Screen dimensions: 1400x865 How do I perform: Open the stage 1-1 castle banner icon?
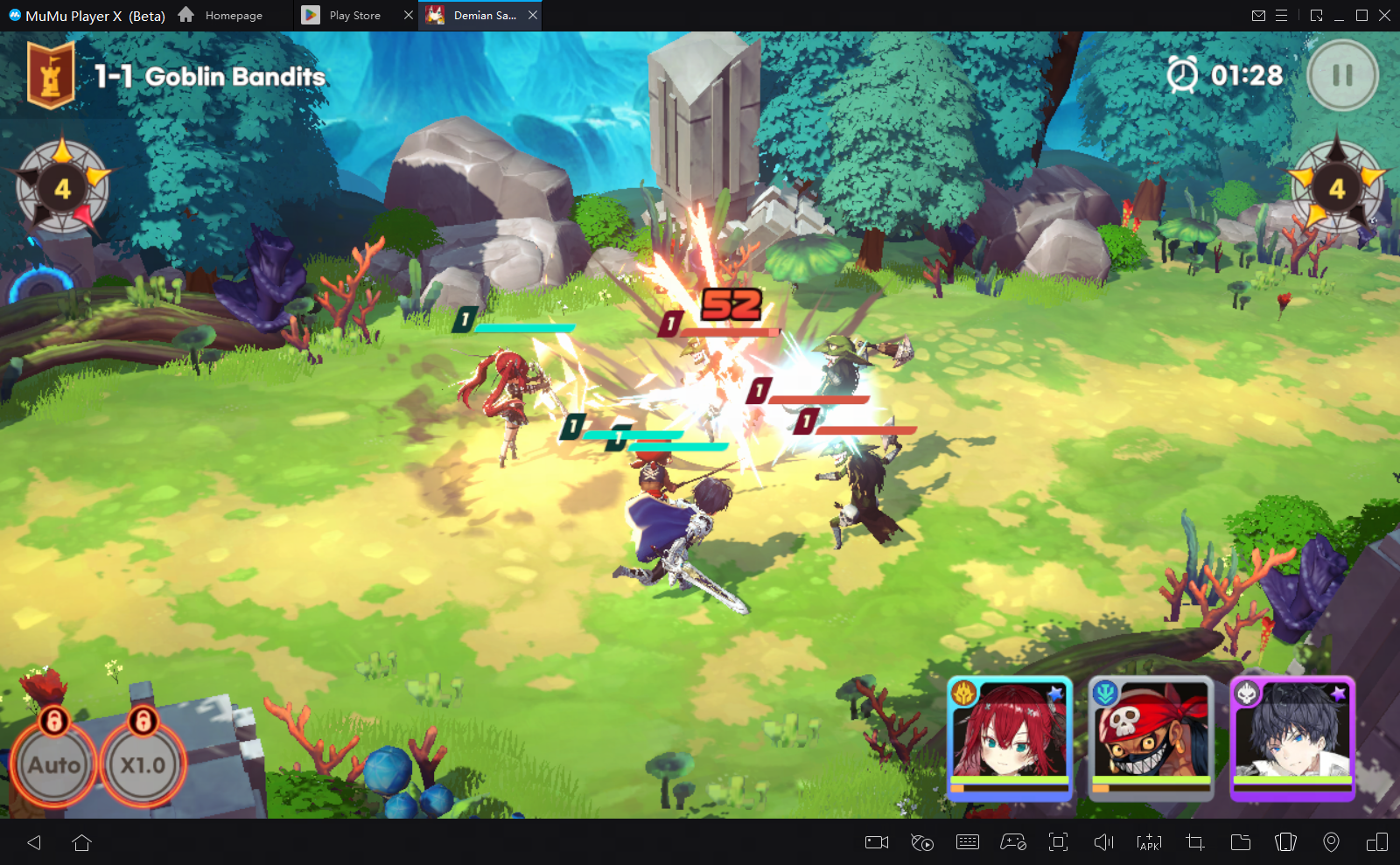click(x=51, y=77)
